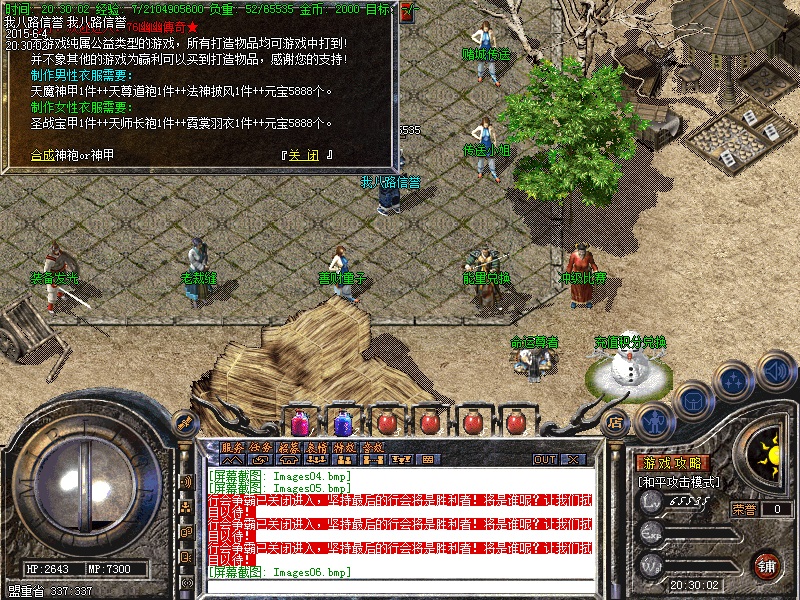Open the 服务 chat menu tab
800x600 pixels.
[232, 447]
